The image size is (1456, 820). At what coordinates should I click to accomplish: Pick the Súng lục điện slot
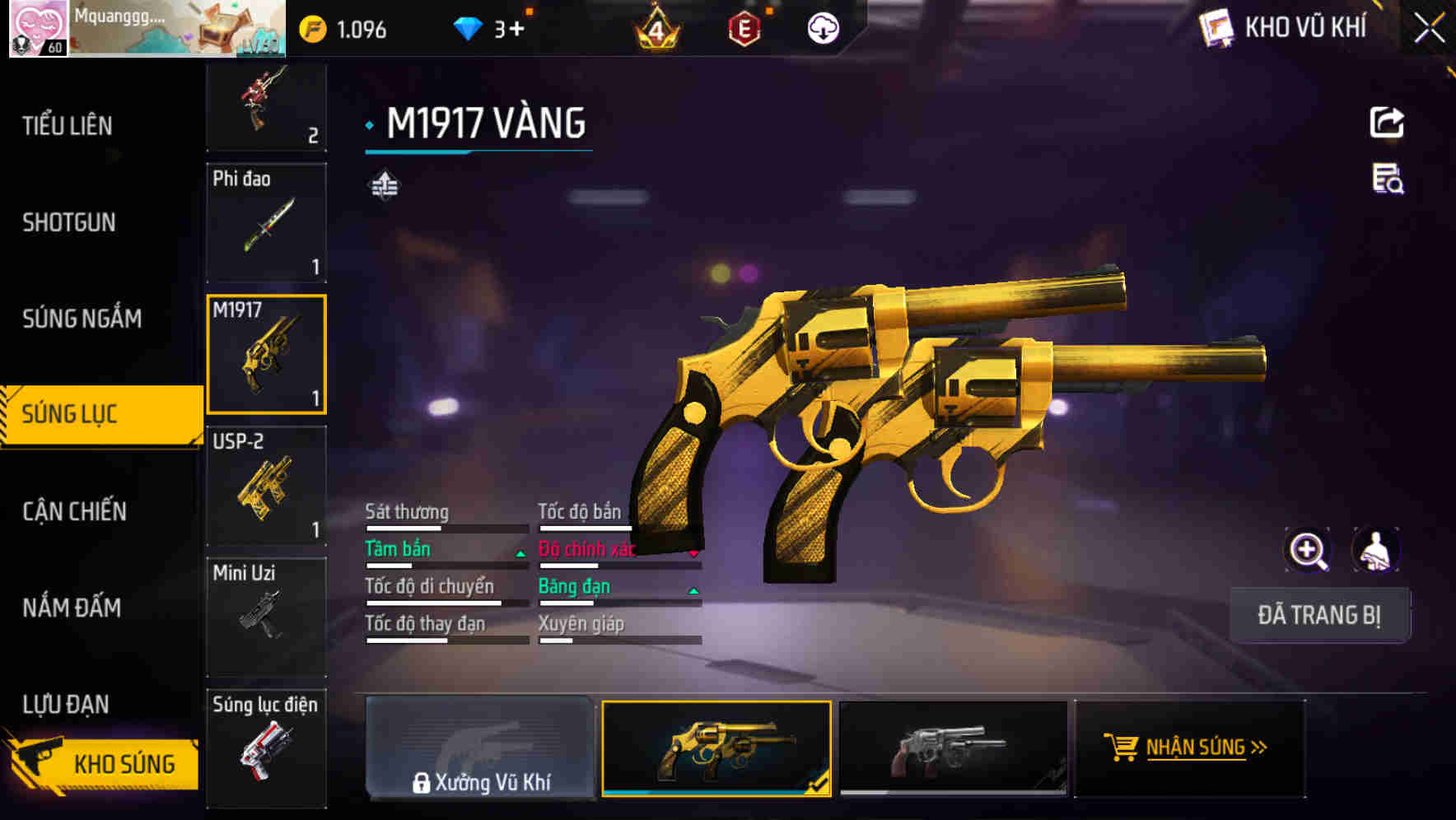[x=266, y=748]
